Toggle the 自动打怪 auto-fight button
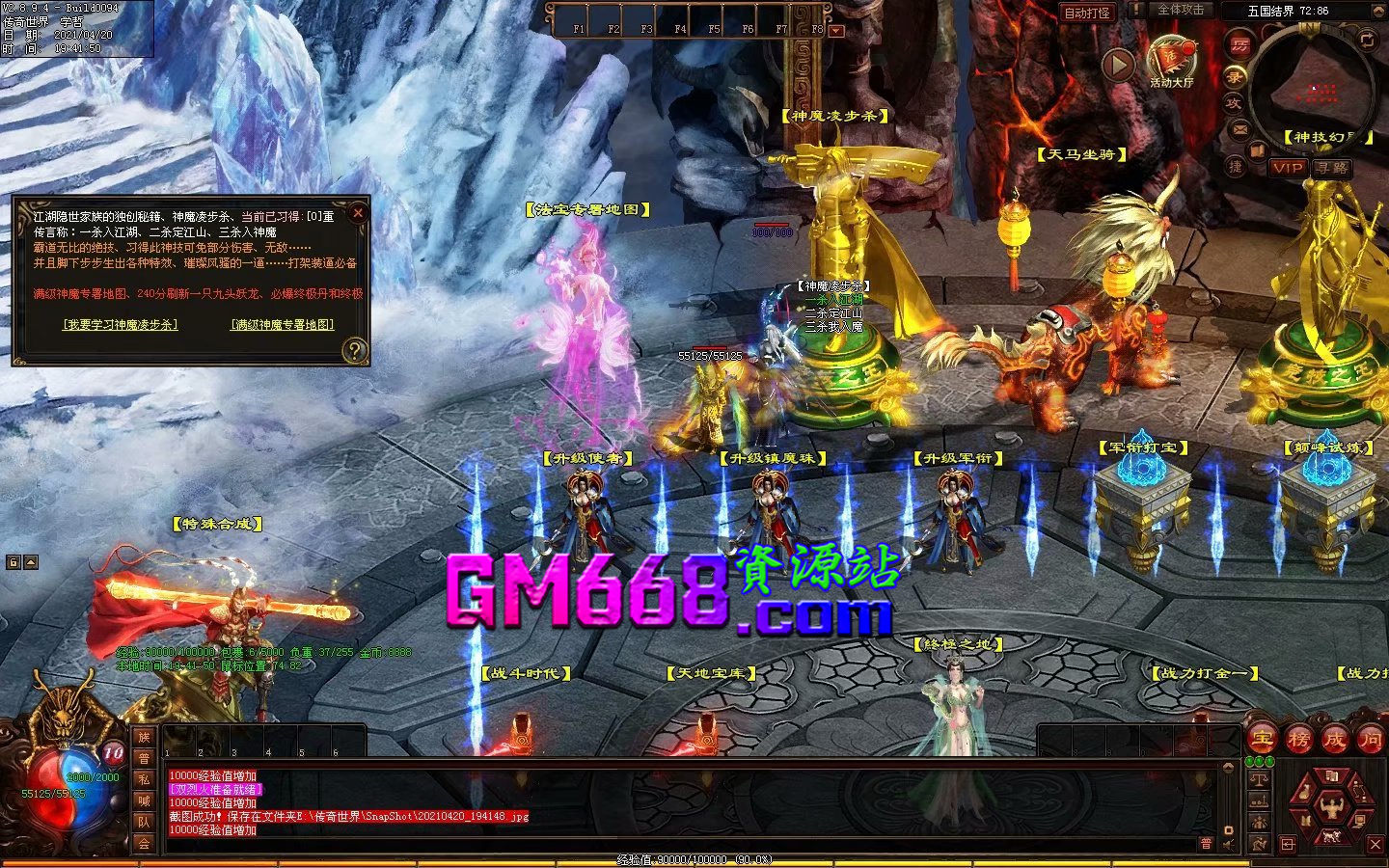 click(x=1087, y=13)
